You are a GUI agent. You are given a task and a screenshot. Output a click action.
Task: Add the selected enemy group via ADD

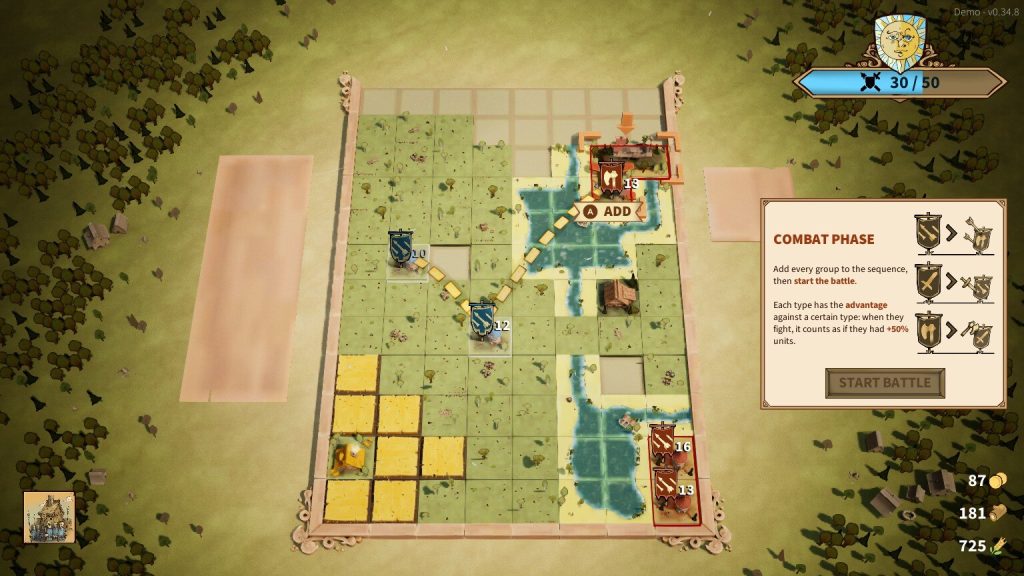click(609, 212)
